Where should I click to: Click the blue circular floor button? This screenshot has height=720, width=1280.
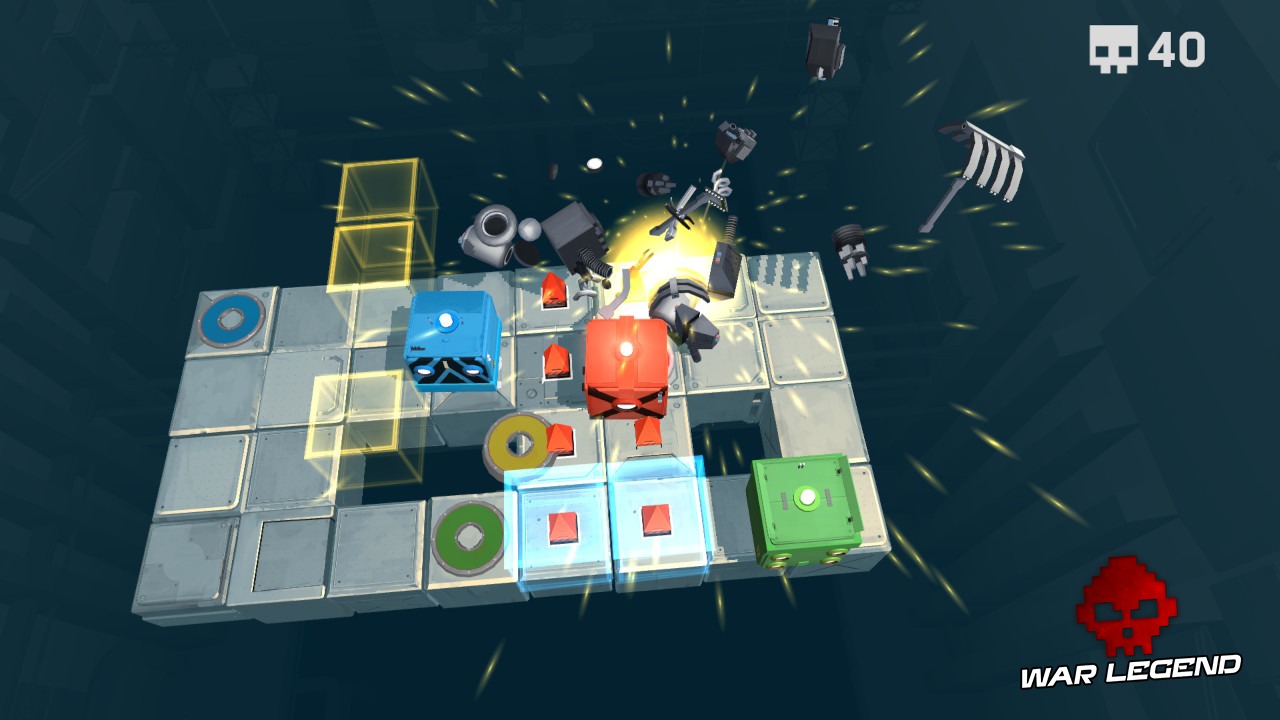[x=232, y=318]
